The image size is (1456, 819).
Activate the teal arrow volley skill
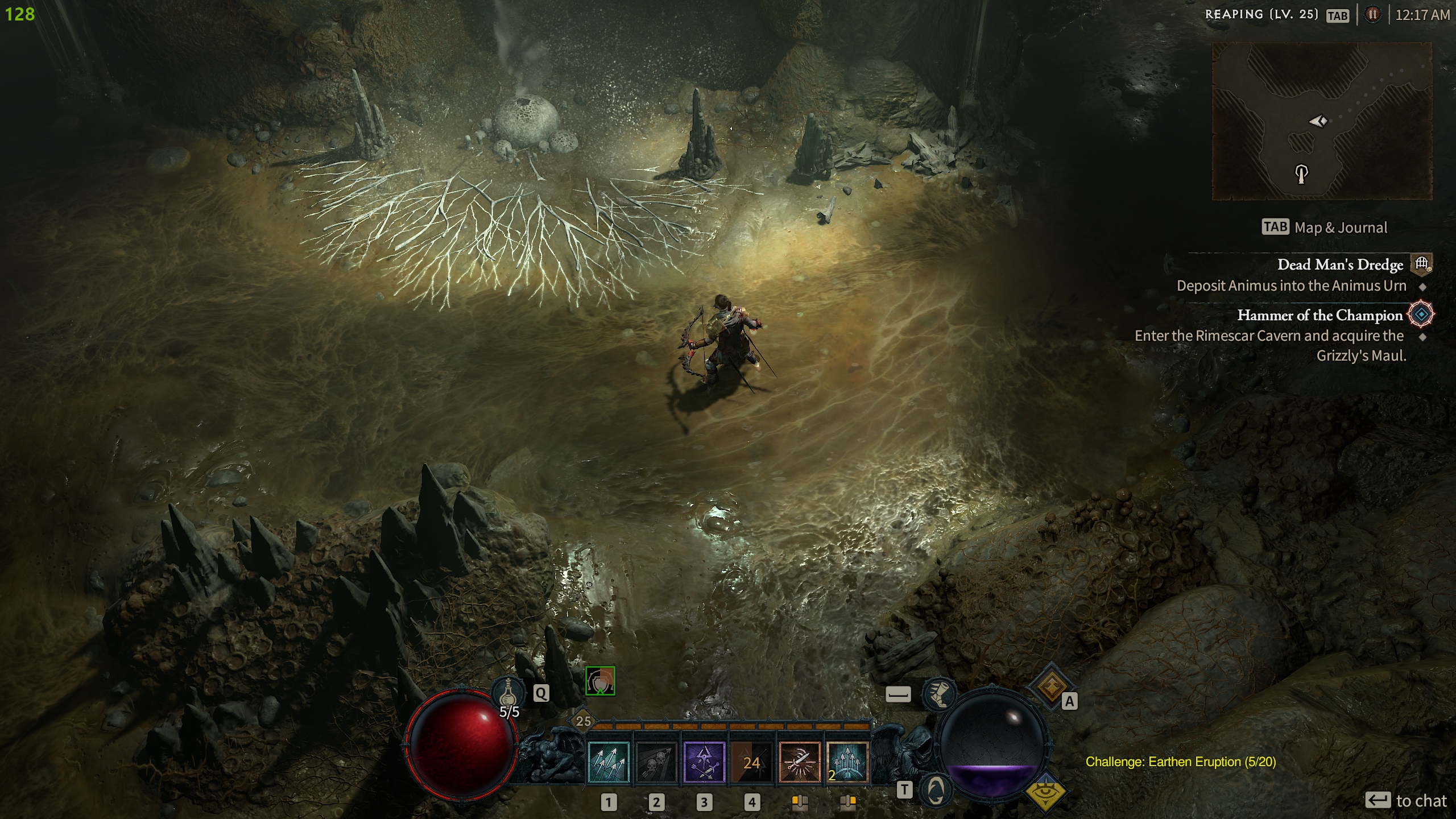point(608,763)
